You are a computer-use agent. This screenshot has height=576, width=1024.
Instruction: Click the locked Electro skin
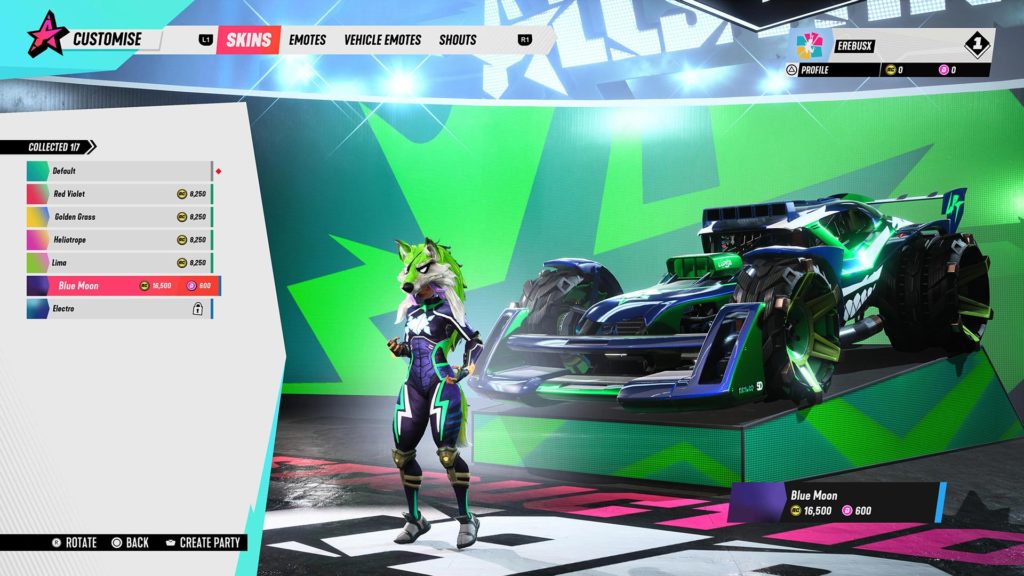(x=119, y=309)
